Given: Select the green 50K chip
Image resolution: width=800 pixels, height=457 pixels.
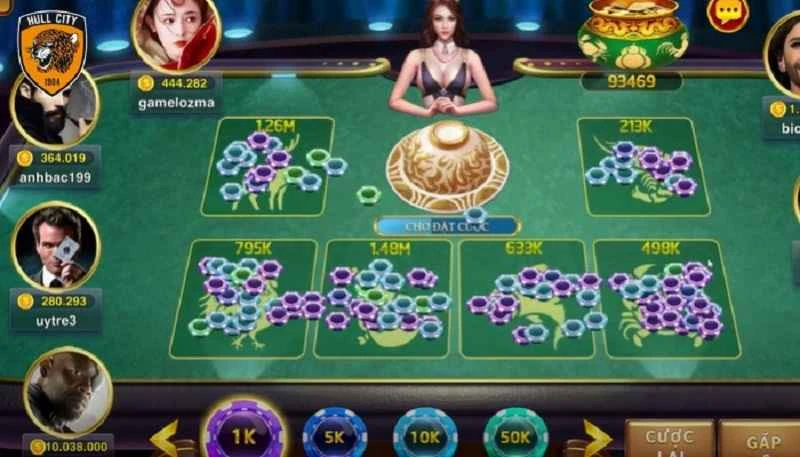Looking at the screenshot, I should (515, 437).
